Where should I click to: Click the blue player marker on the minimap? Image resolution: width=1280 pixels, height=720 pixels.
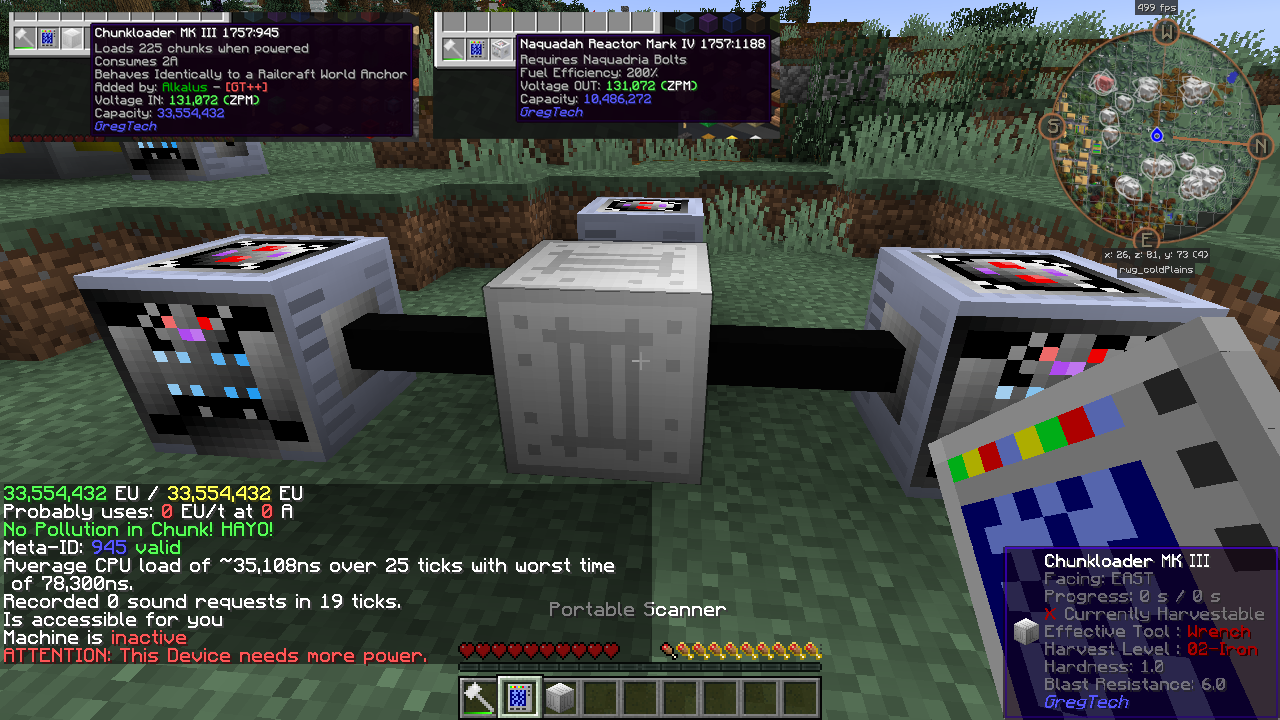click(x=1158, y=134)
